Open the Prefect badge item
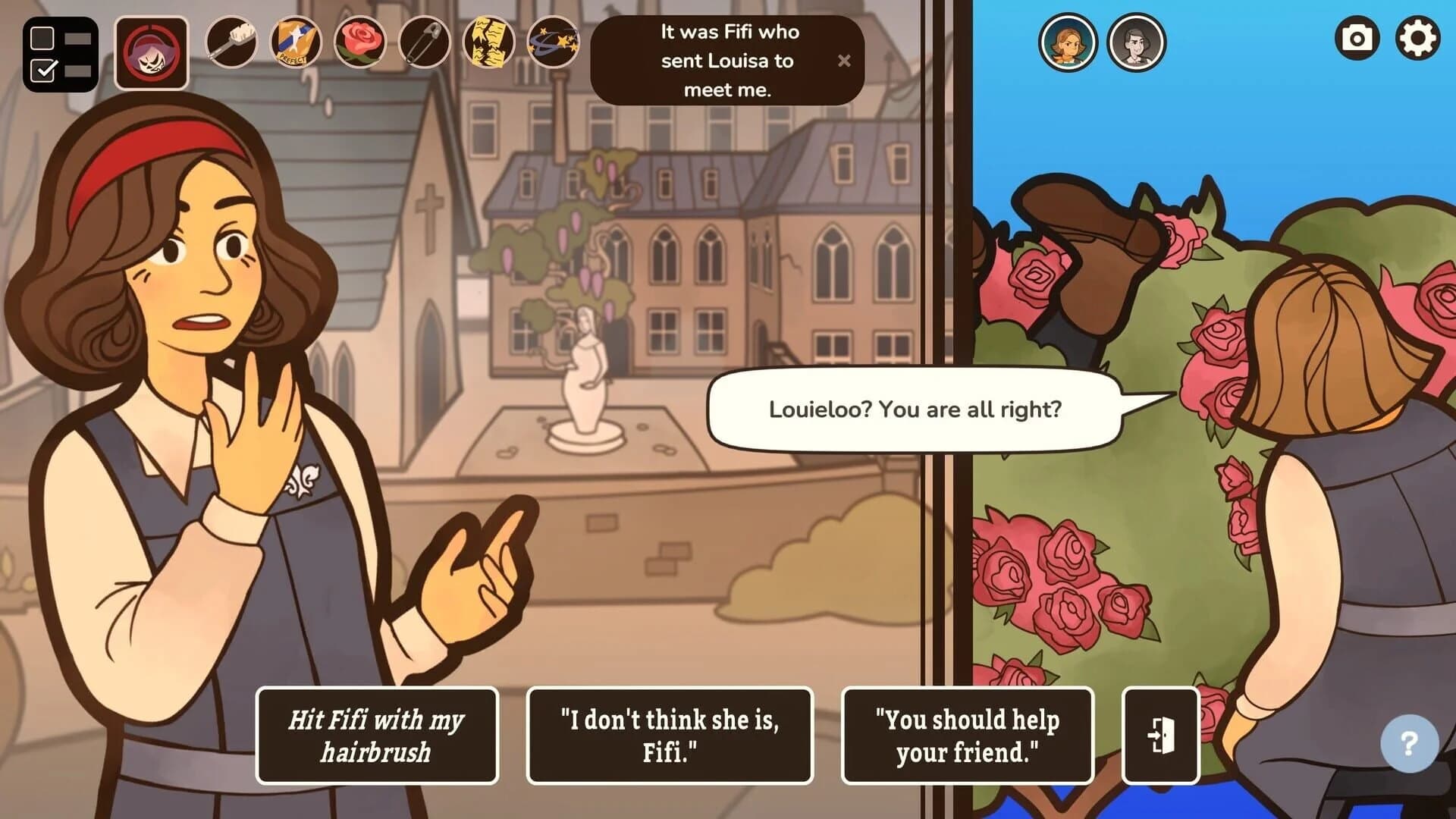Screen dimensions: 1456x819 (x=294, y=42)
